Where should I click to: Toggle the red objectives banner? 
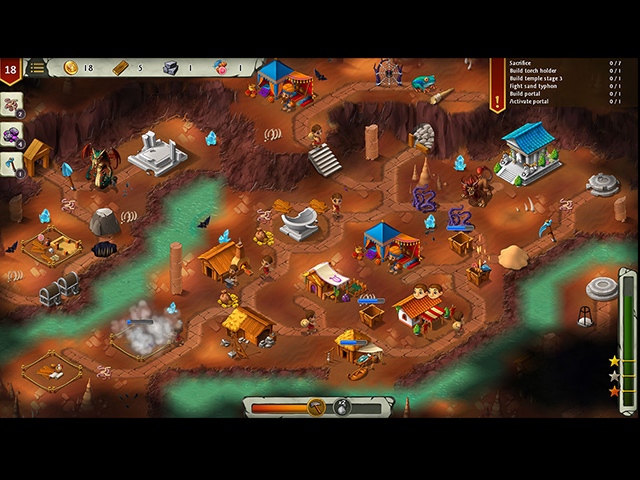[497, 84]
